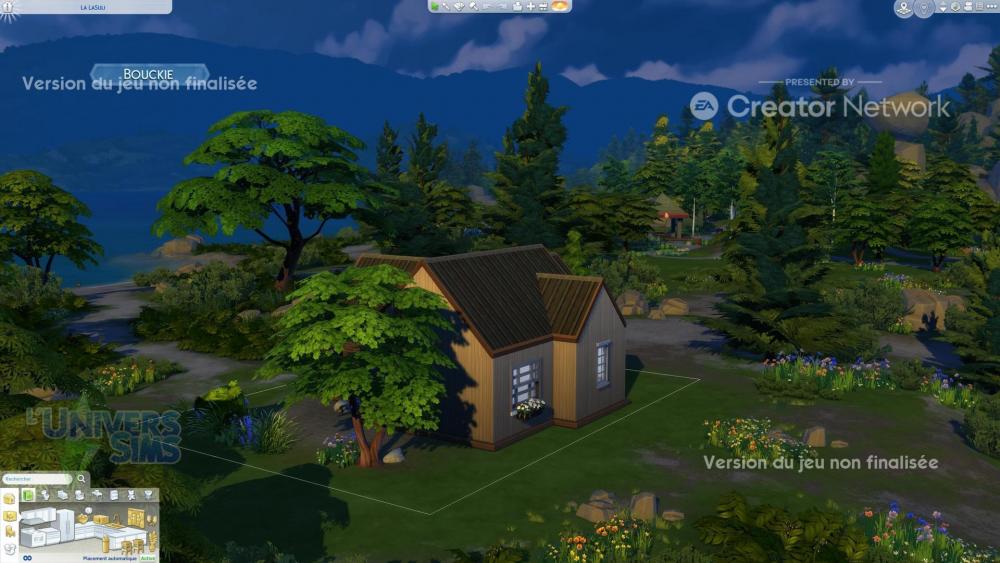Click the infinity symbol button
The image size is (1000, 563).
(27, 558)
